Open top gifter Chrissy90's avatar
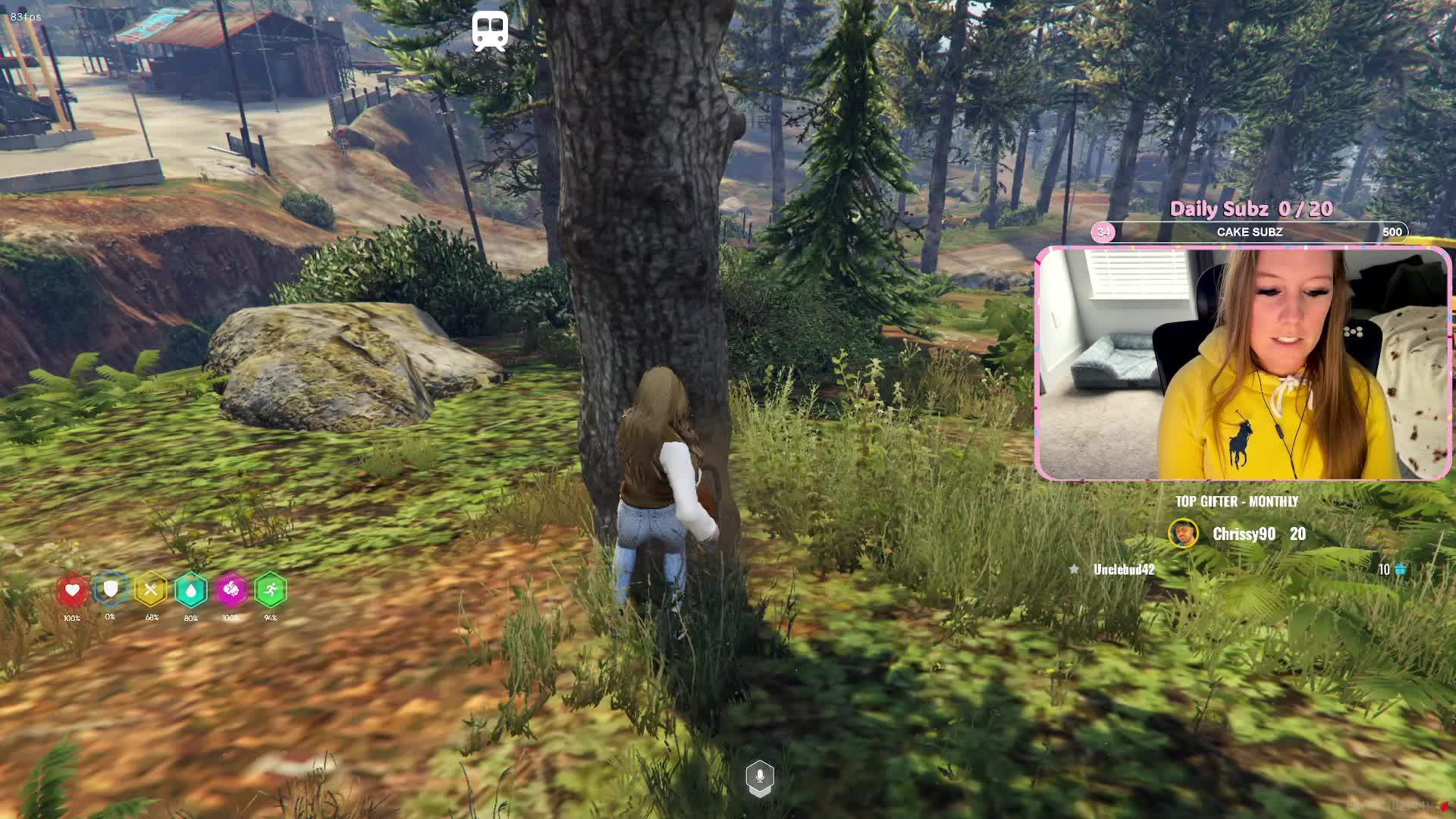 (x=1183, y=534)
